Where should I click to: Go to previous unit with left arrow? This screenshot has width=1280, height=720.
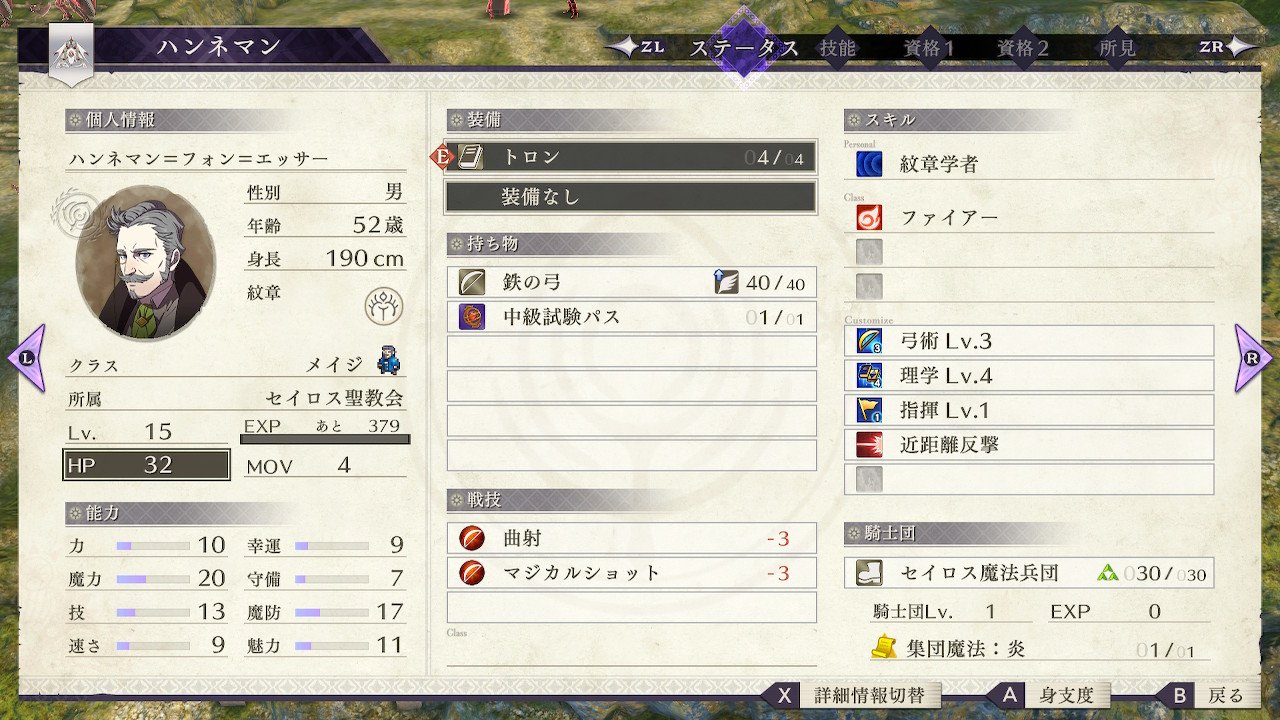pos(26,357)
